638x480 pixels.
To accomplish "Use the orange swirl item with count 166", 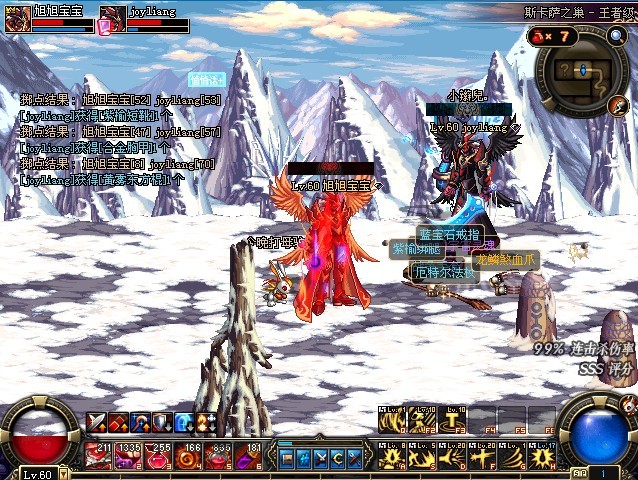I will tap(187, 456).
